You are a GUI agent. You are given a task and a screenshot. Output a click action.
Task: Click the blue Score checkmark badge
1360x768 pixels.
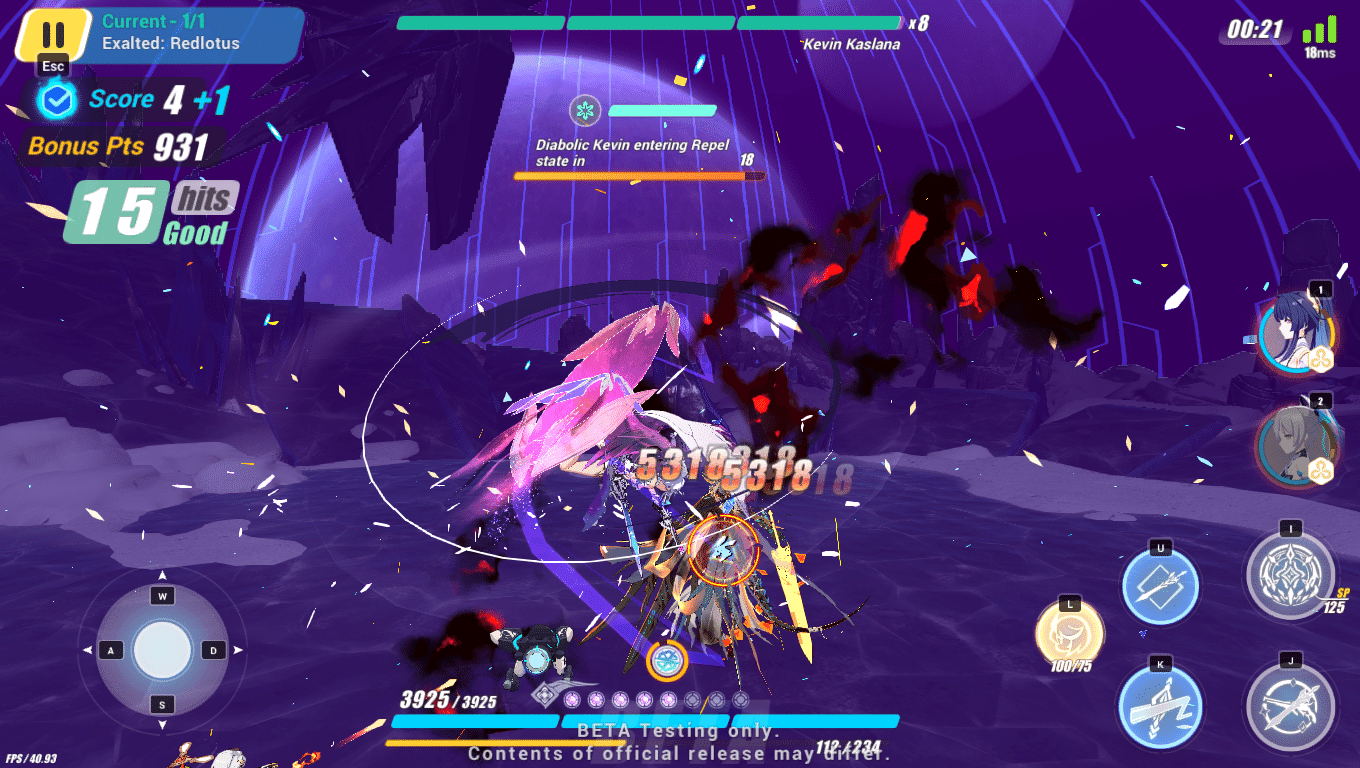(56, 99)
